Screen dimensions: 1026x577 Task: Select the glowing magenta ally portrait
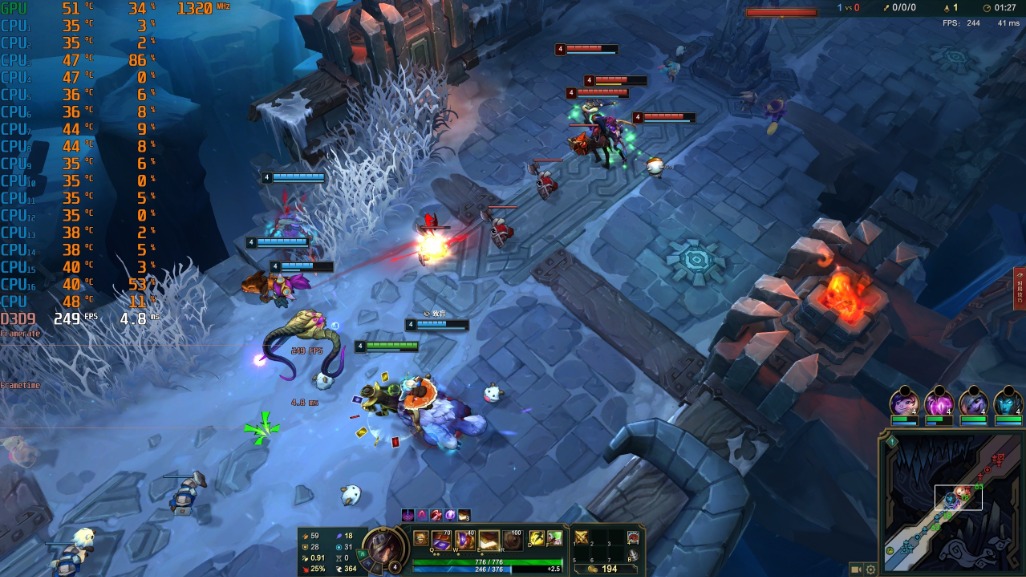tap(939, 402)
